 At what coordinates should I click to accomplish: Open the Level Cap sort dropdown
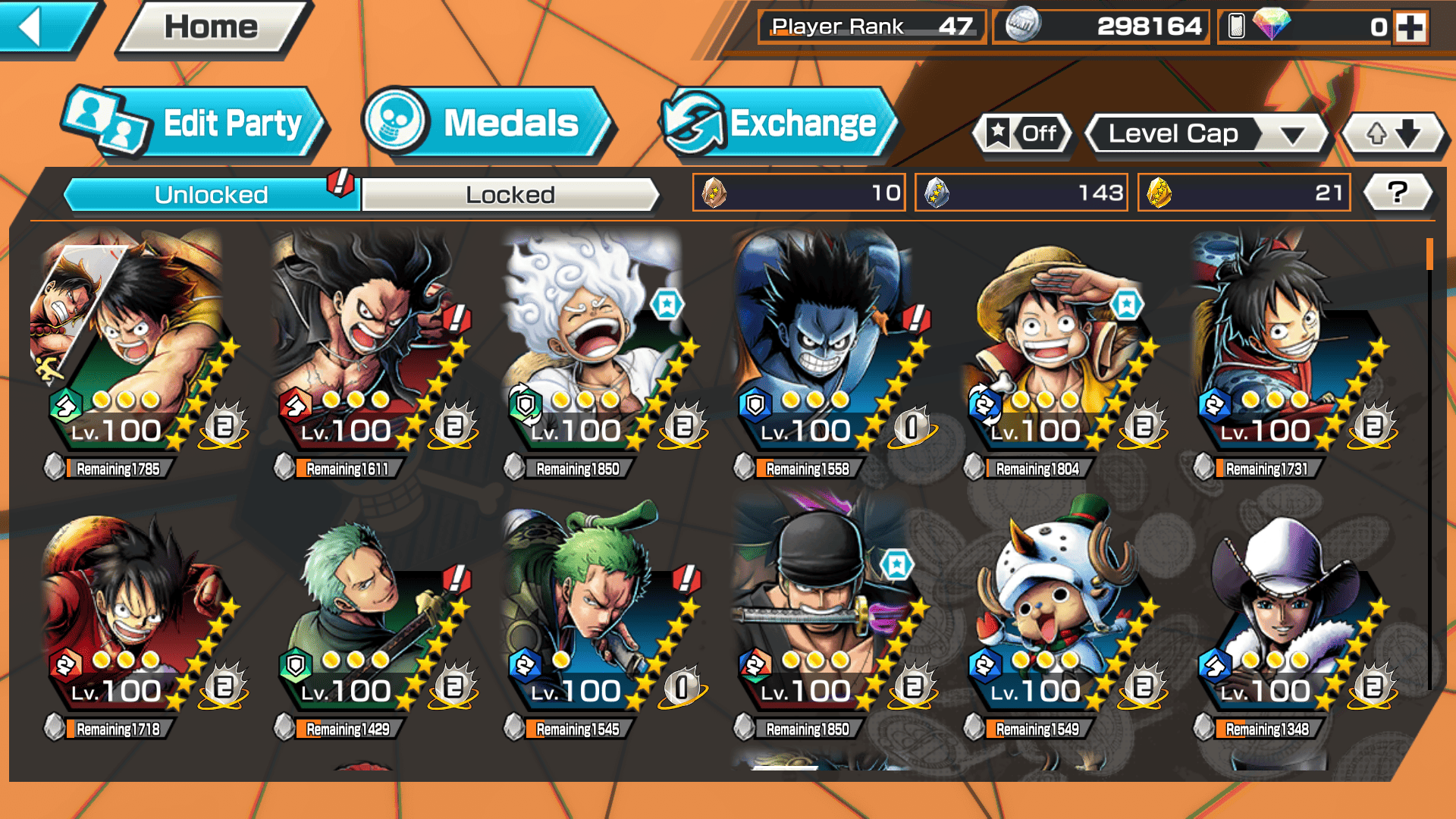point(1207,134)
